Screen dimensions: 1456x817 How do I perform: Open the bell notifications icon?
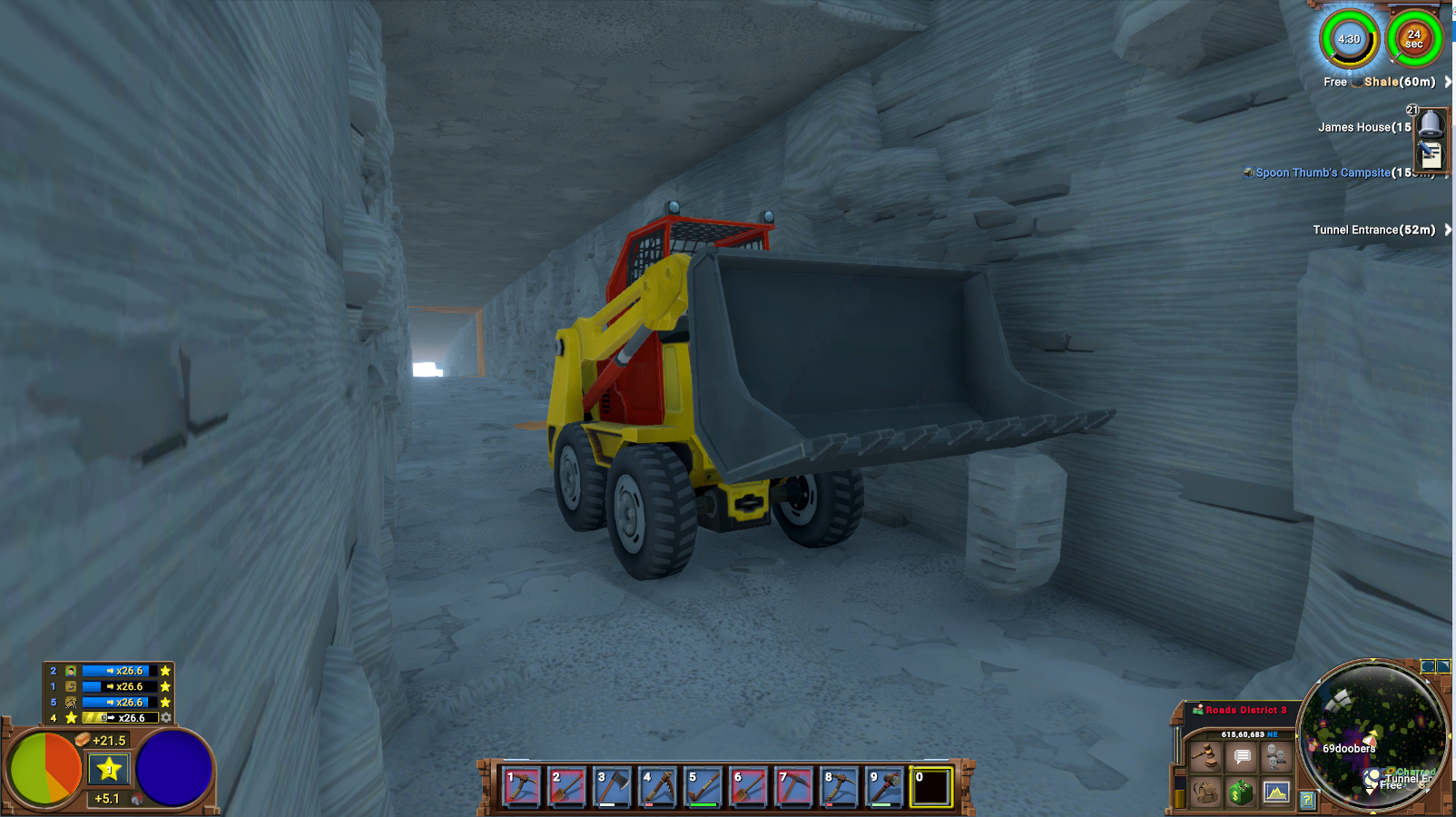click(1431, 123)
